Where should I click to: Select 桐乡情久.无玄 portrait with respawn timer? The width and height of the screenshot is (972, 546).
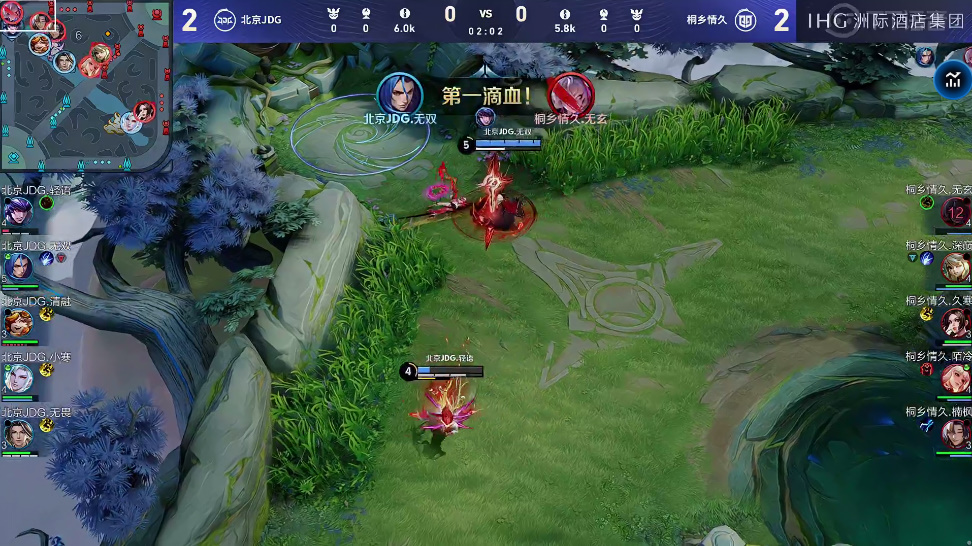click(x=954, y=212)
